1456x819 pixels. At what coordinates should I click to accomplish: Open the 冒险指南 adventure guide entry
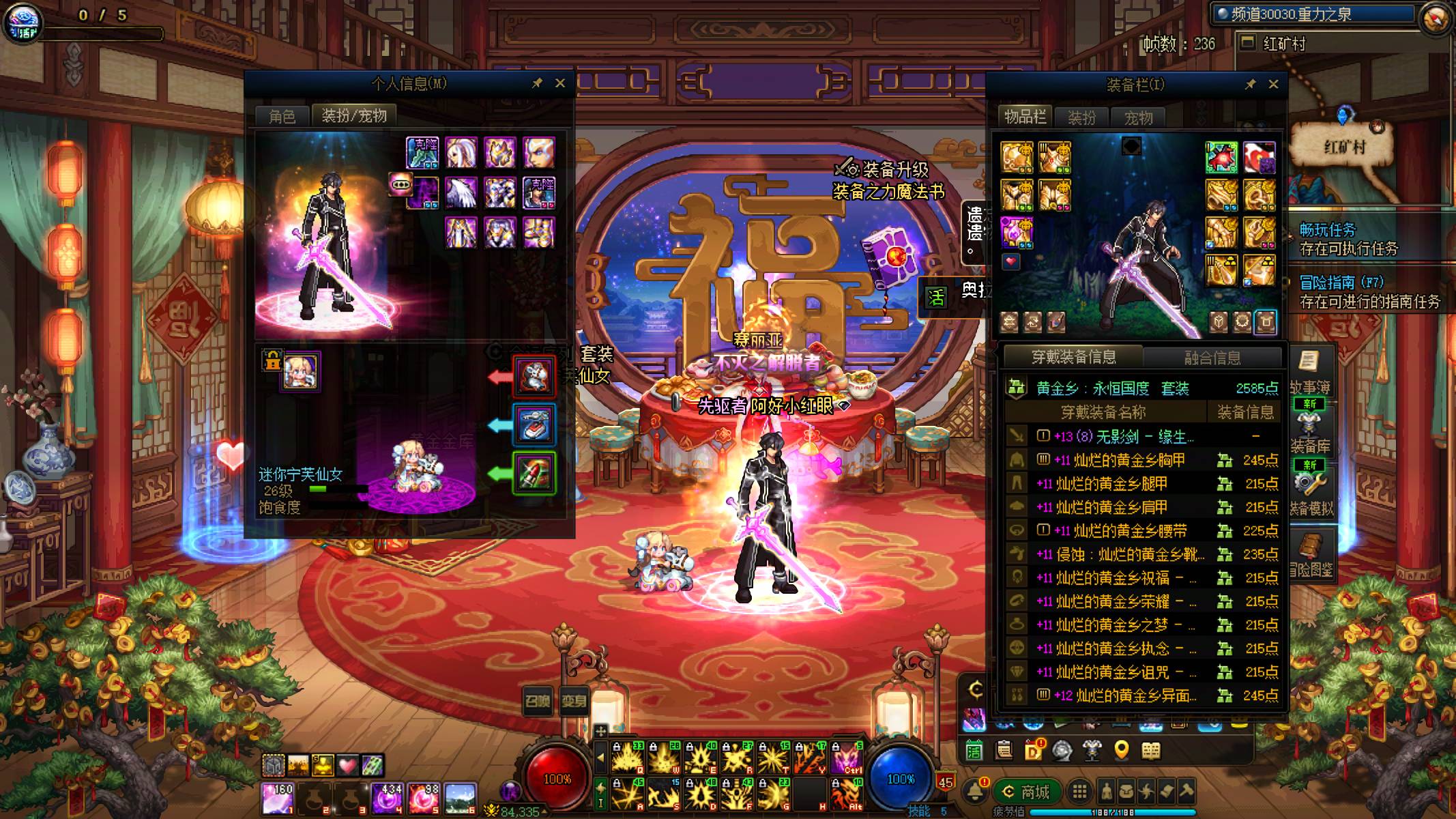pos(1368,291)
